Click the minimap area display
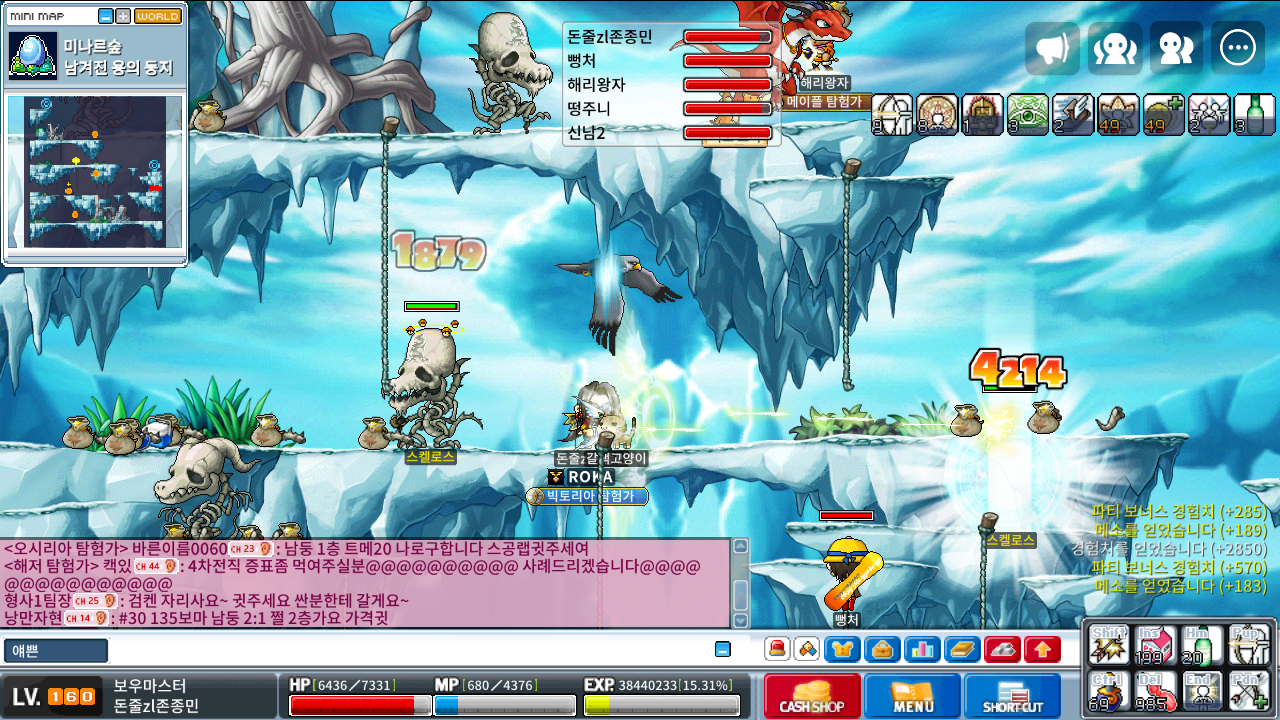Viewport: 1280px width, 720px height. point(96,171)
